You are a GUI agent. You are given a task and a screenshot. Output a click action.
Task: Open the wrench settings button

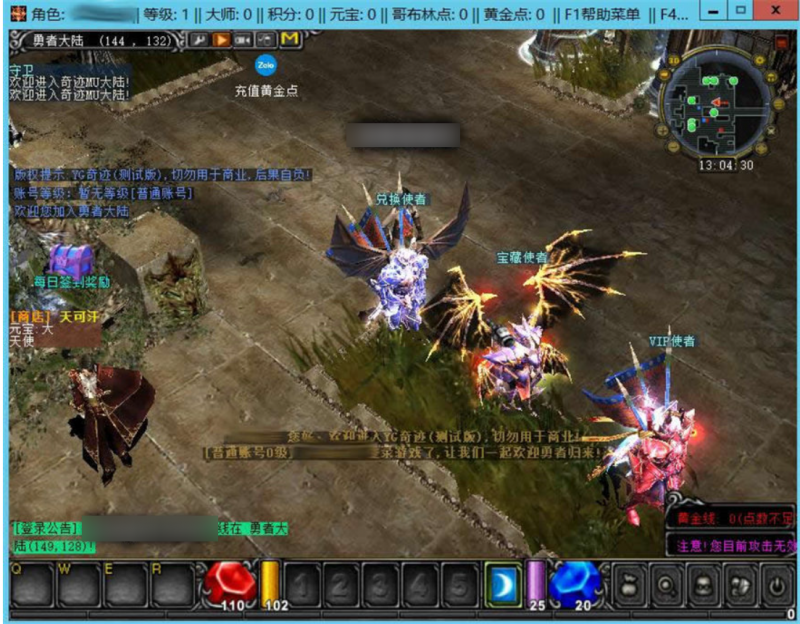[x=198, y=39]
